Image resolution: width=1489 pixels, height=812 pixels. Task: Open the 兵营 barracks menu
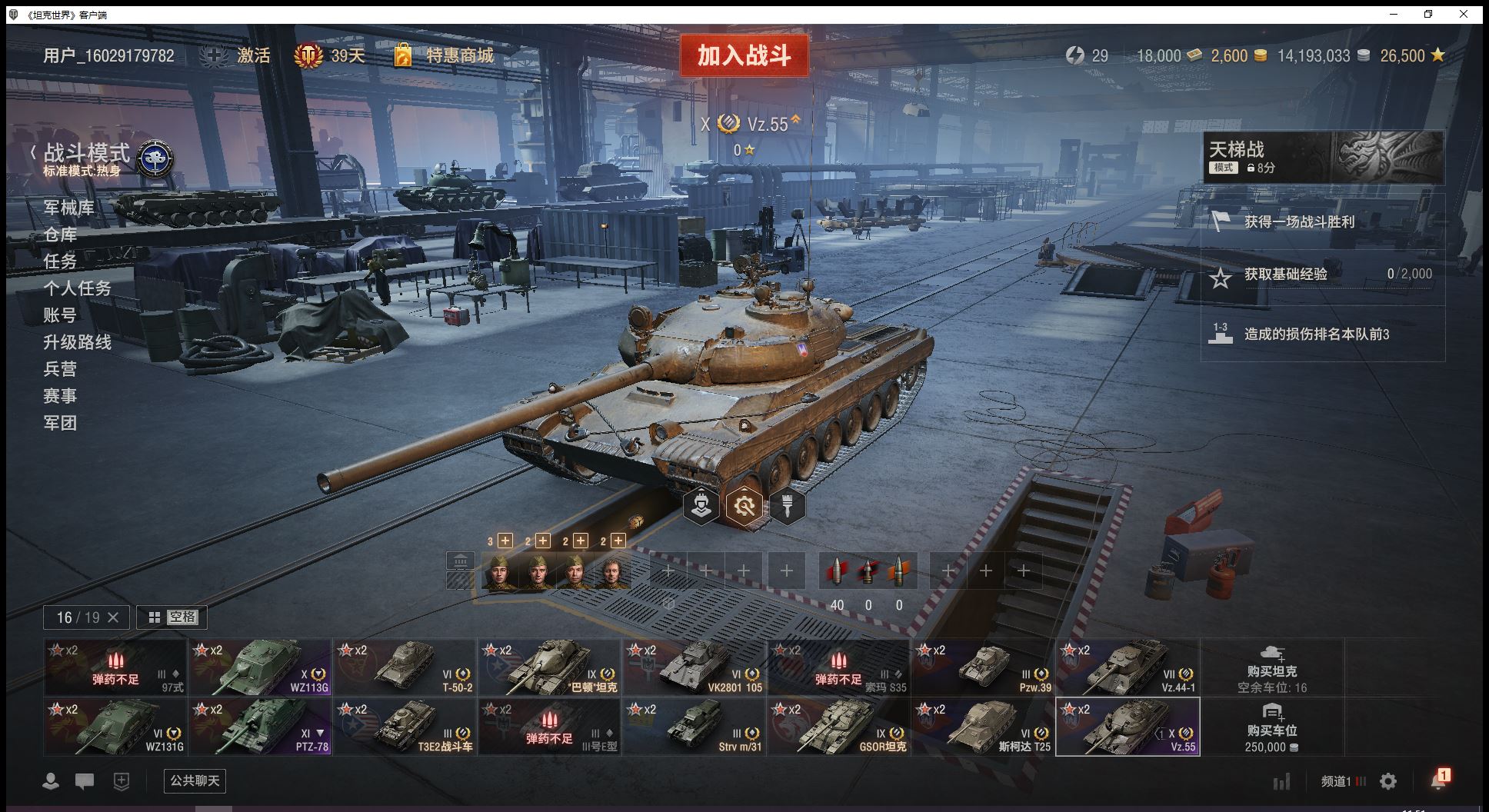60,369
